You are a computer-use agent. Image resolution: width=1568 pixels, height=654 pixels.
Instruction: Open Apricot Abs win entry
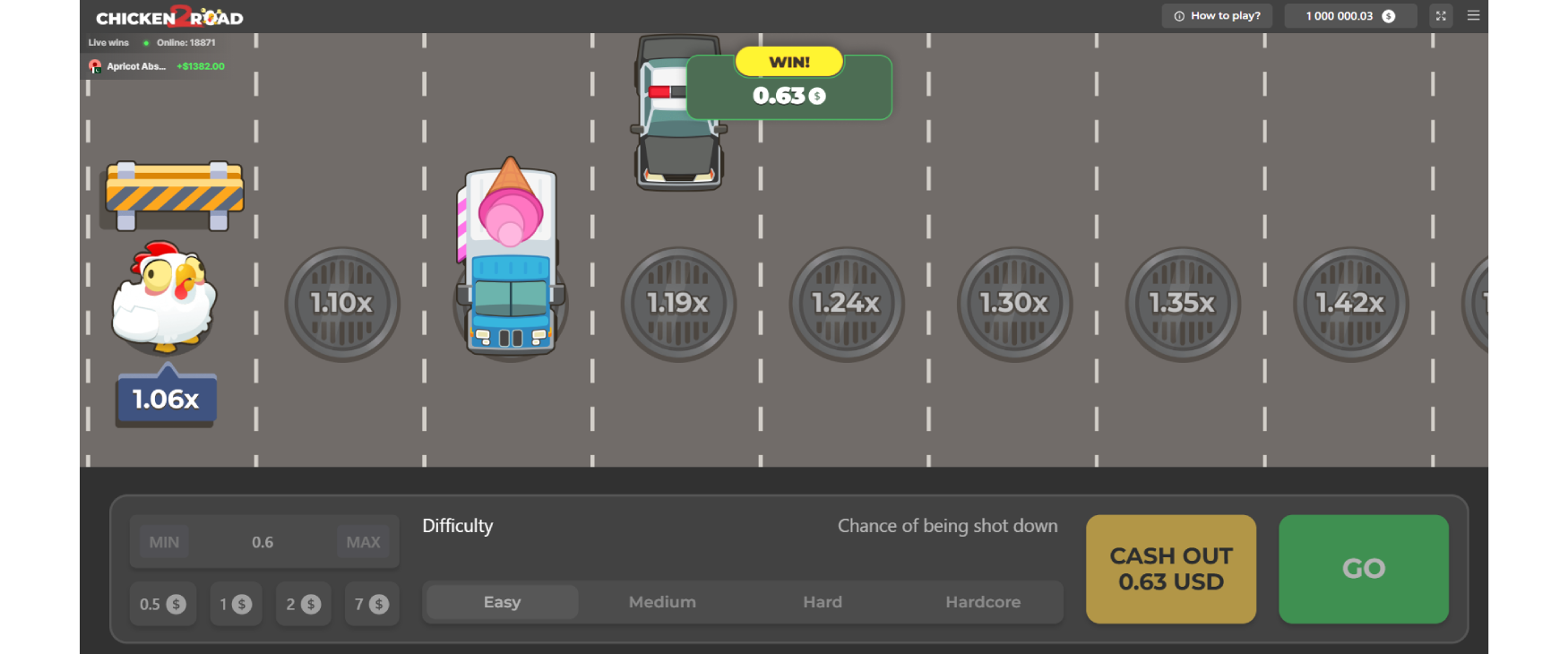157,65
